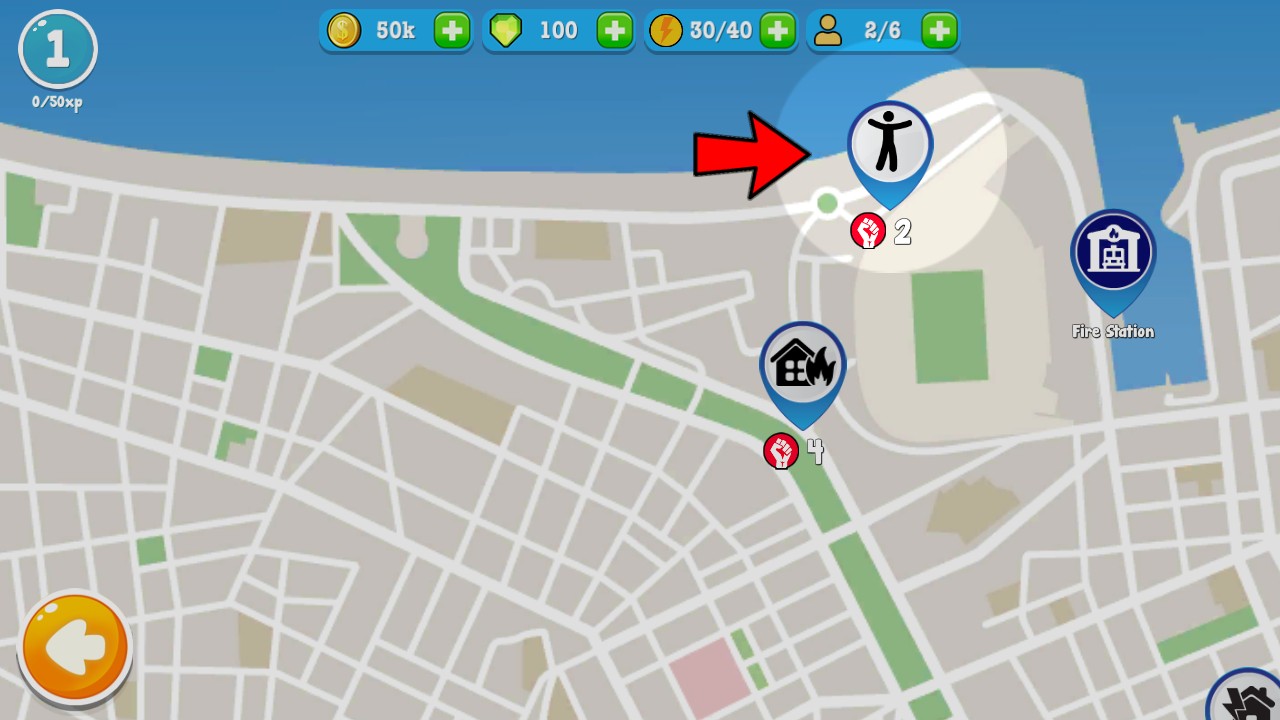Select the partially visible house marker at corner
This screenshot has height=720, width=1280.
1248,700
